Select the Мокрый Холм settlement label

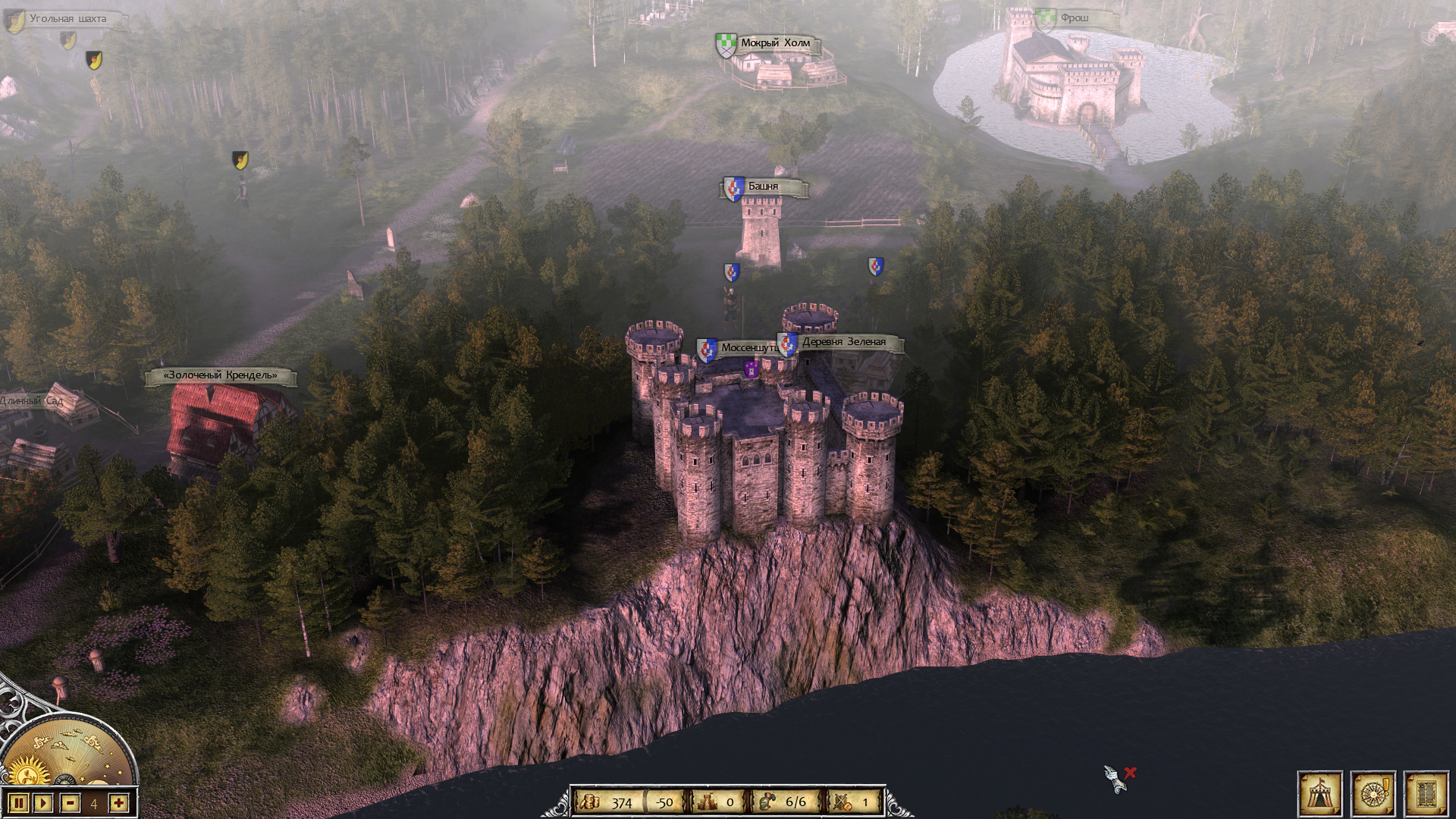[x=774, y=43]
